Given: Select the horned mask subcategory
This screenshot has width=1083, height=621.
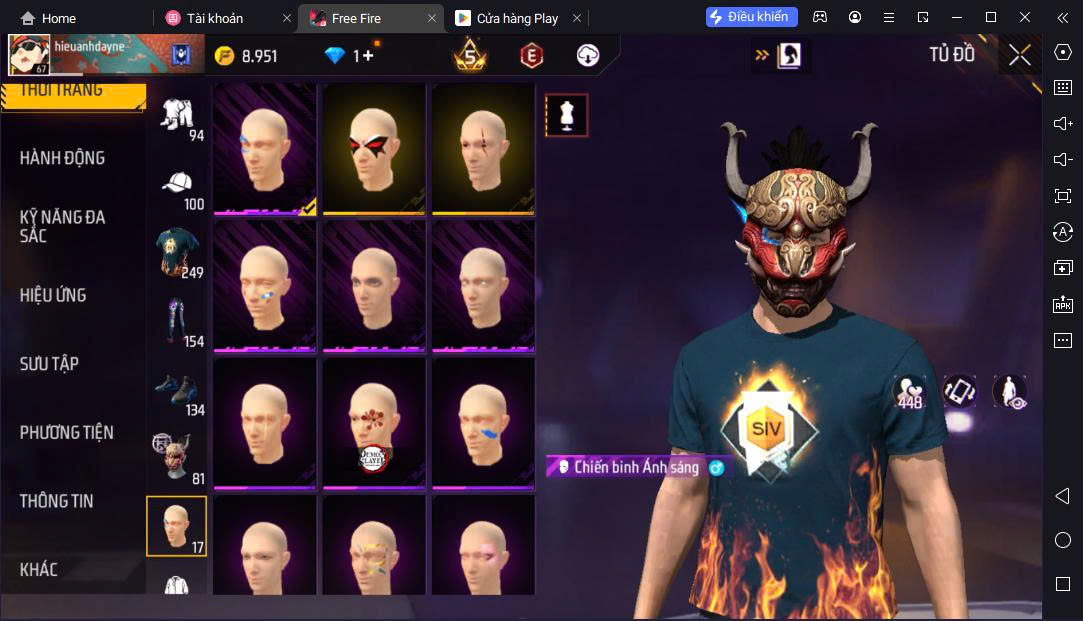Looking at the screenshot, I should click(176, 456).
